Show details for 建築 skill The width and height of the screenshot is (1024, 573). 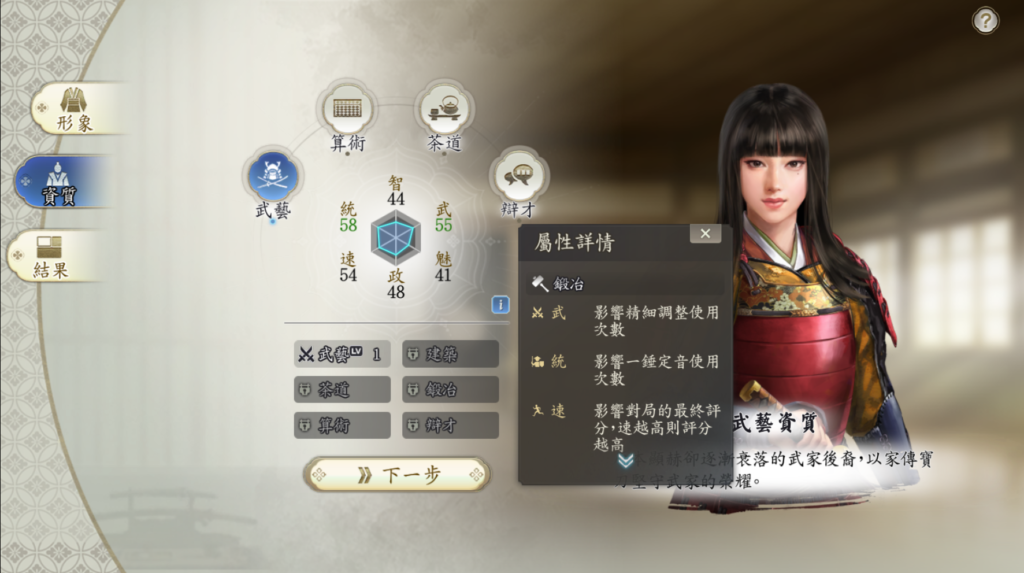click(450, 354)
